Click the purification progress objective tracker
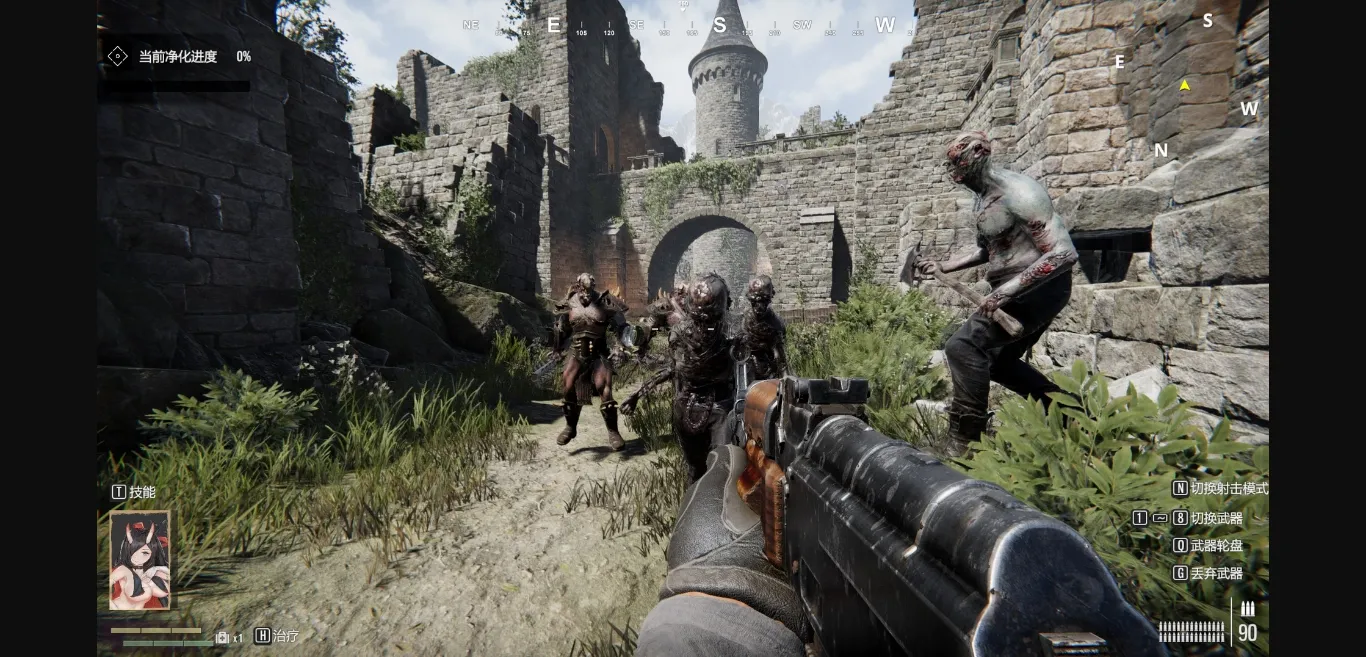1366x657 pixels. [x=178, y=57]
